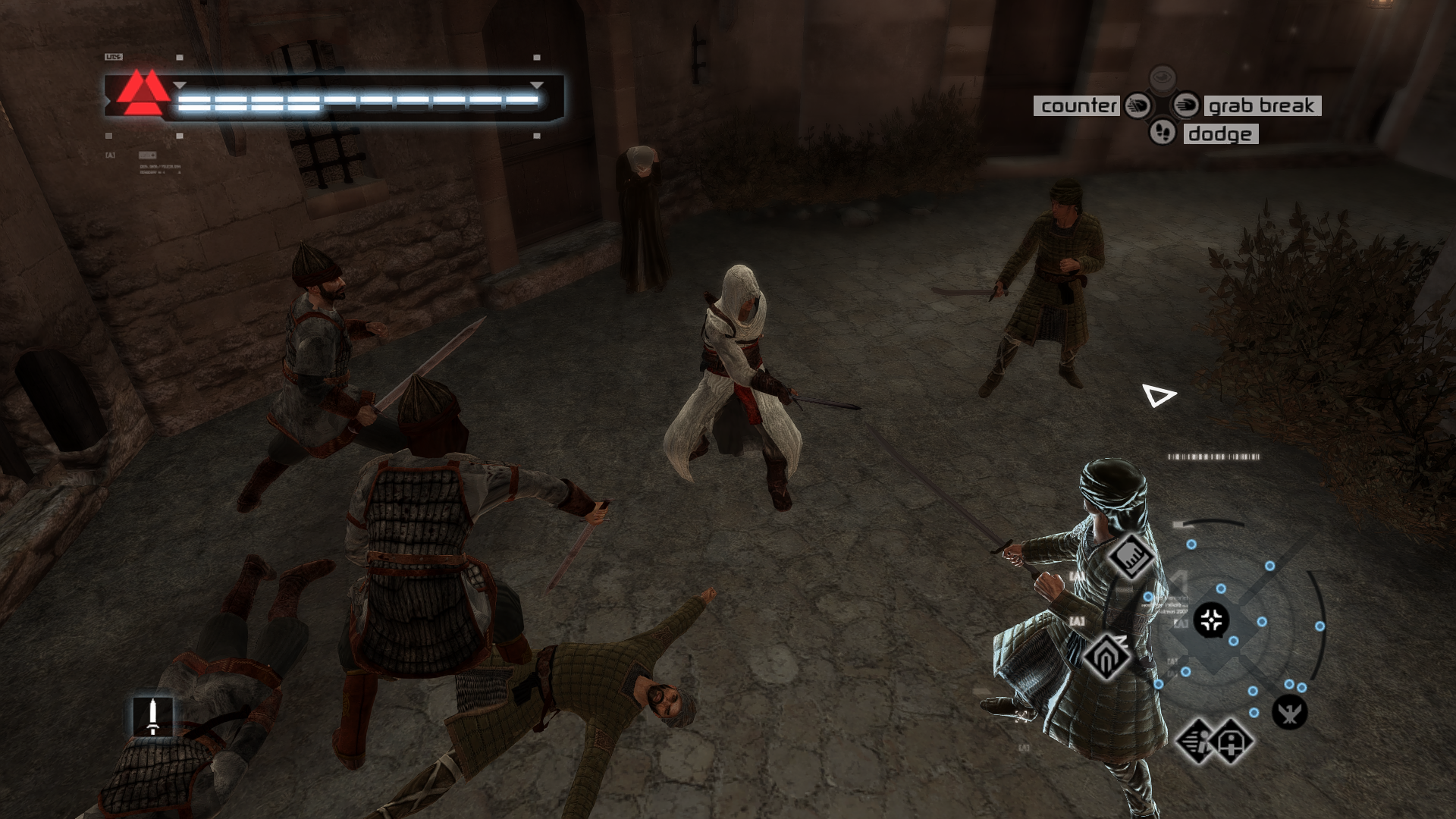Select the person-in-arch diamond marker
The height and width of the screenshot is (819, 1456).
pos(1232,741)
